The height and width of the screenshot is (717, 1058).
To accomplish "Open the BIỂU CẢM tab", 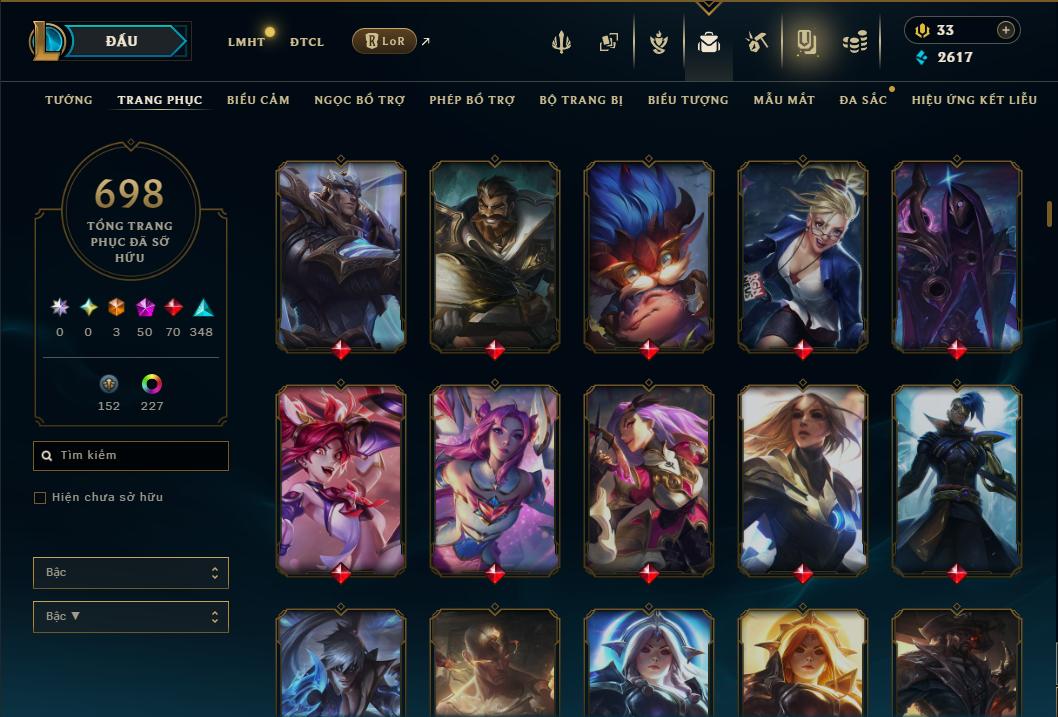I will point(258,100).
